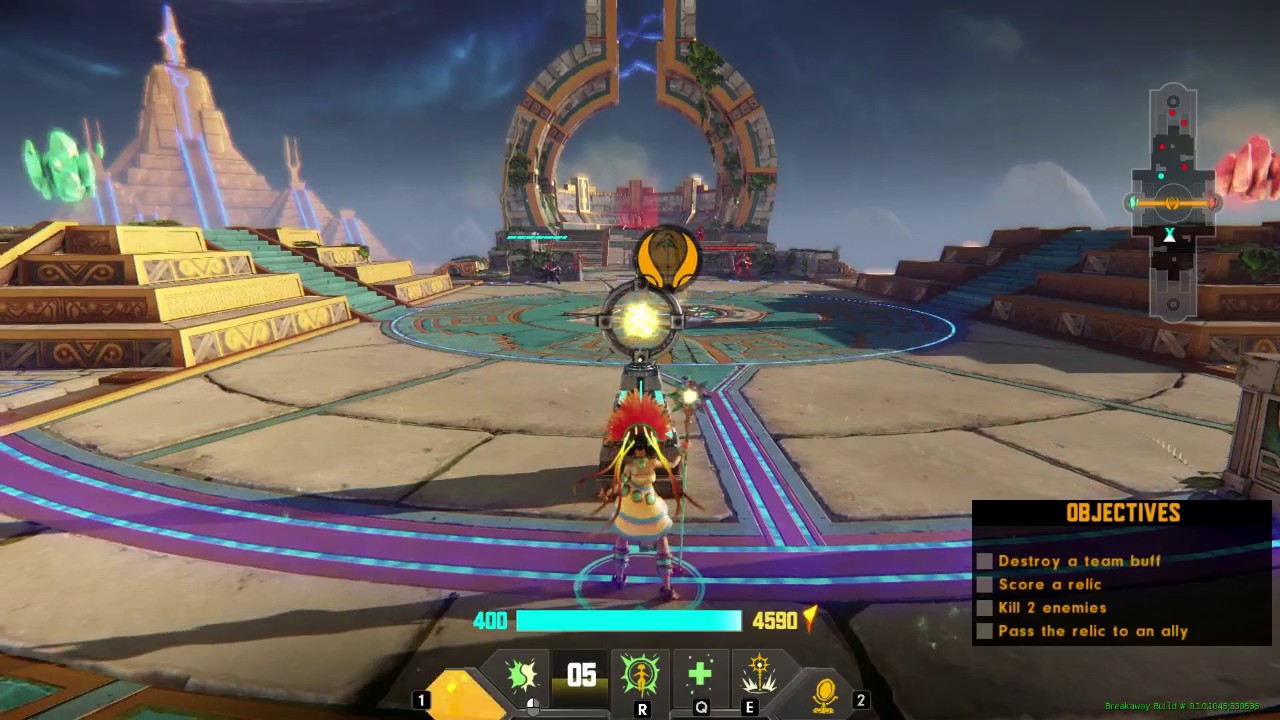Use the green plus heal ability

[x=700, y=674]
